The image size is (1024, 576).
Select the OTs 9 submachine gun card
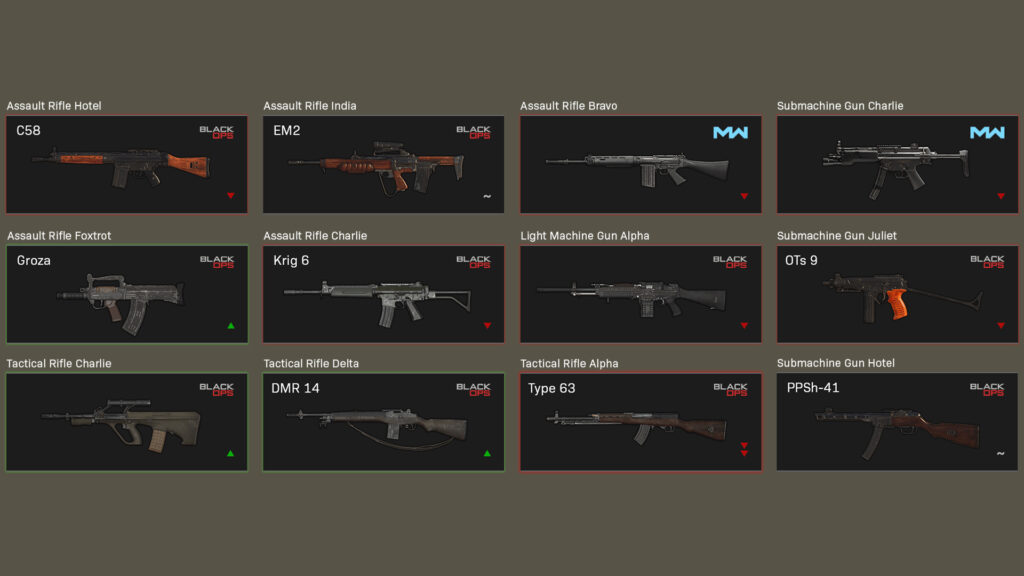(897, 294)
